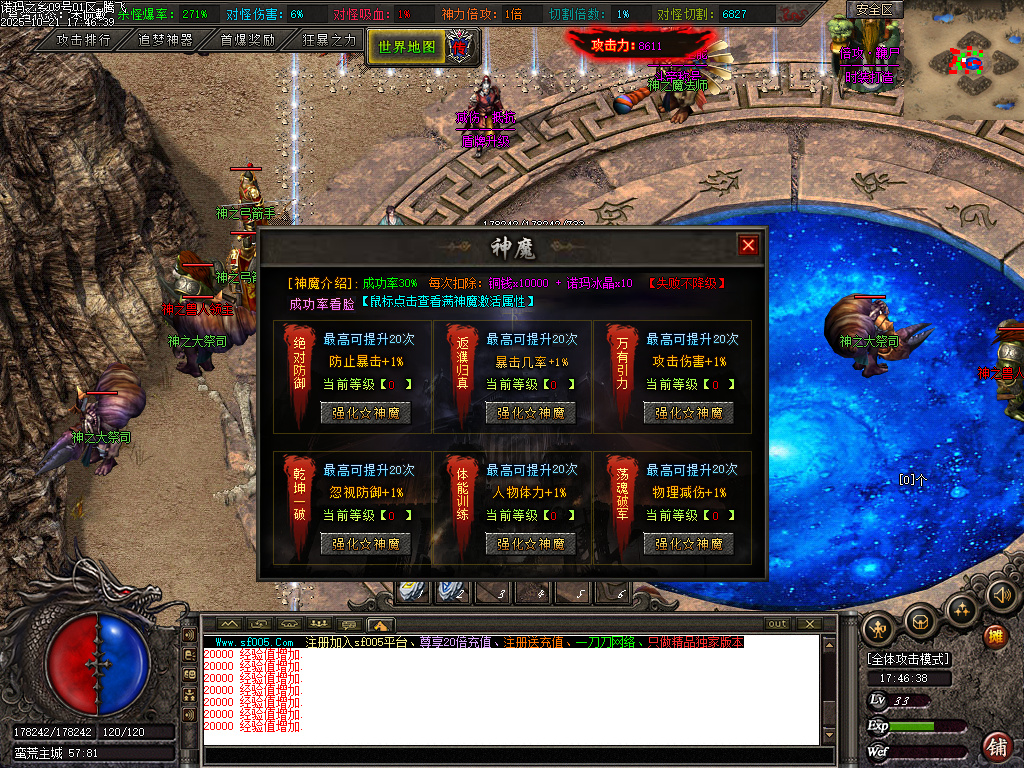
Task: Open the 铺 shop button
Action: tap(996, 745)
